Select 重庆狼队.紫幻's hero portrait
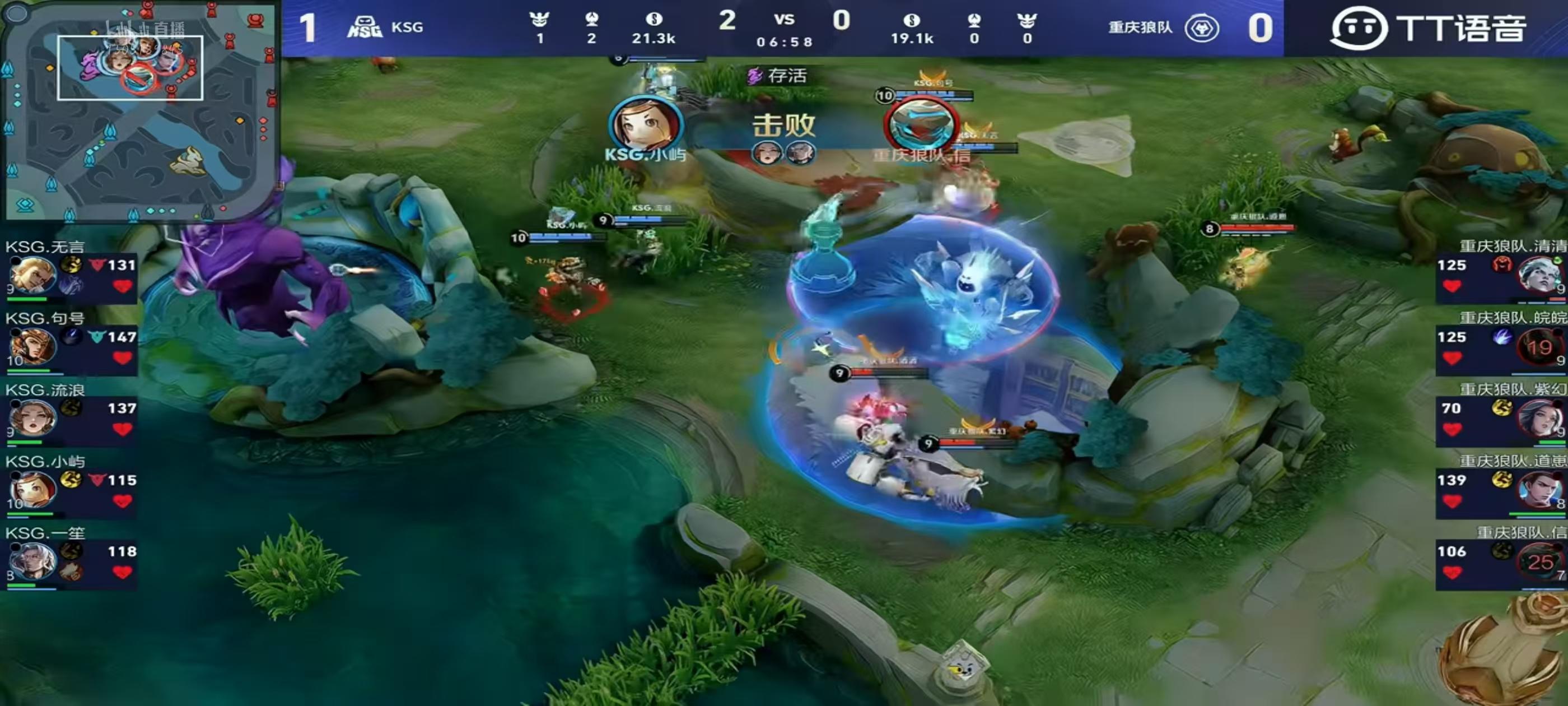The width and height of the screenshot is (1568, 706). point(1538,418)
